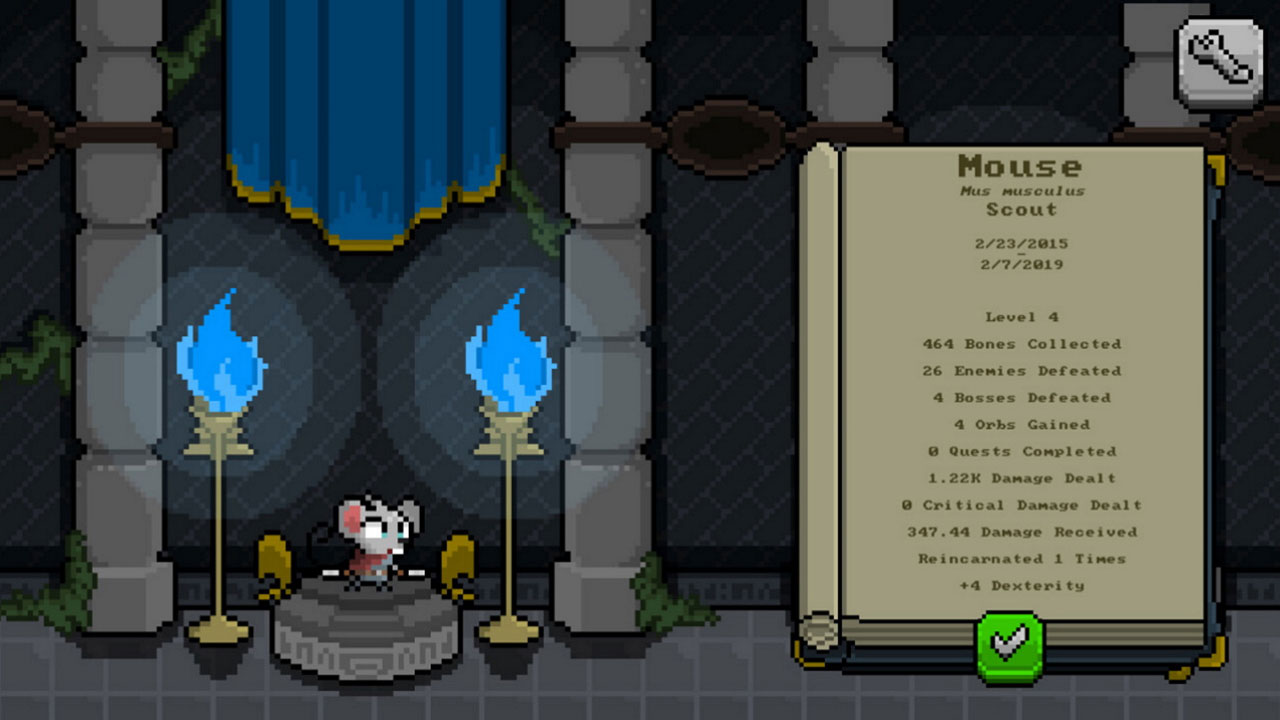Click the '2/23/2015' date entry
Viewport: 1280px width, 720px height.
tap(1023, 242)
